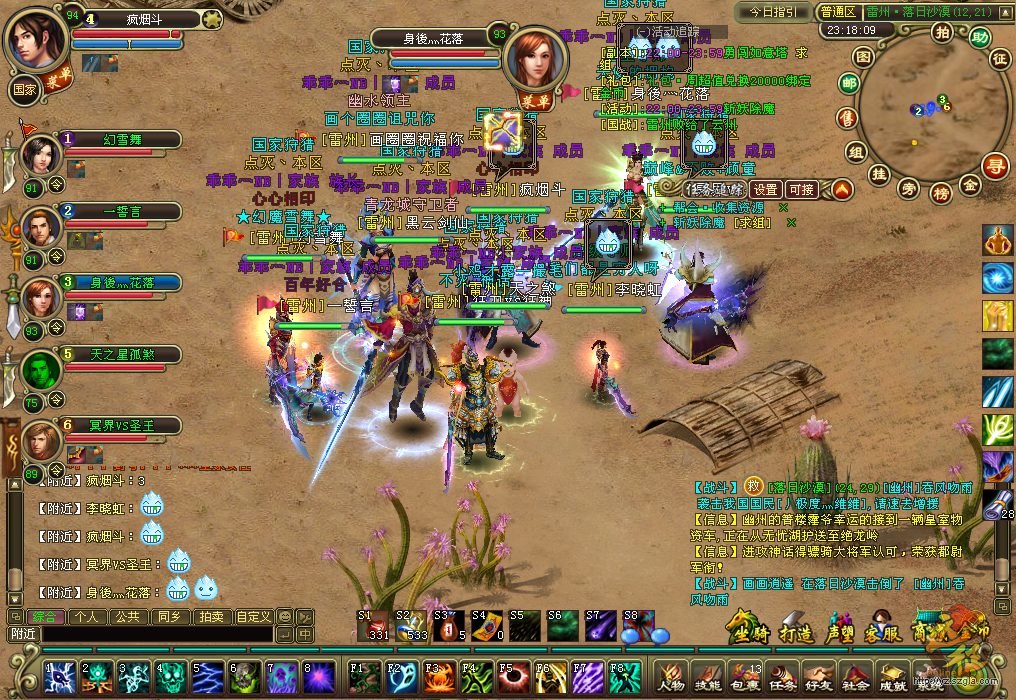Click the 国家 nation button under portrait
Viewport: 1016px width, 700px height.
point(25,87)
